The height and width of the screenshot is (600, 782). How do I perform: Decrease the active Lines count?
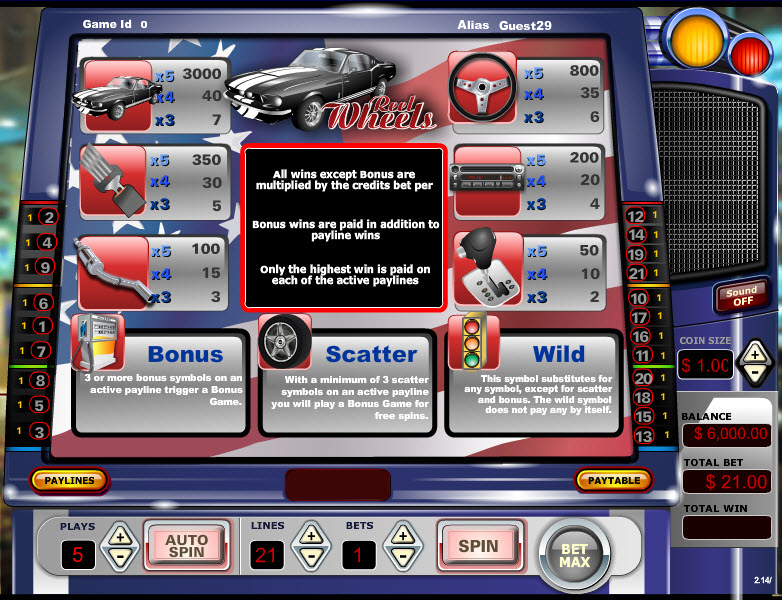(x=311, y=558)
